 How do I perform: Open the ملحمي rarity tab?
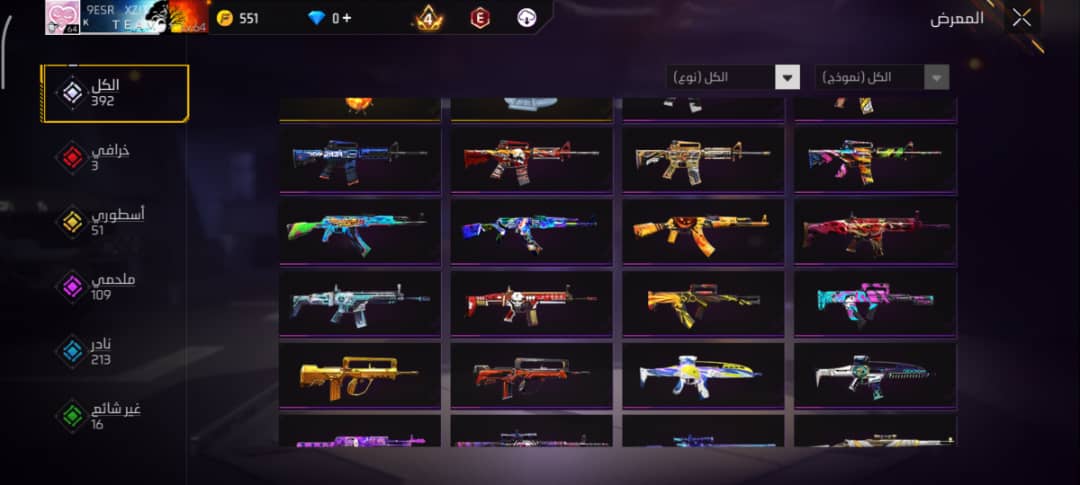pyautogui.click(x=100, y=287)
